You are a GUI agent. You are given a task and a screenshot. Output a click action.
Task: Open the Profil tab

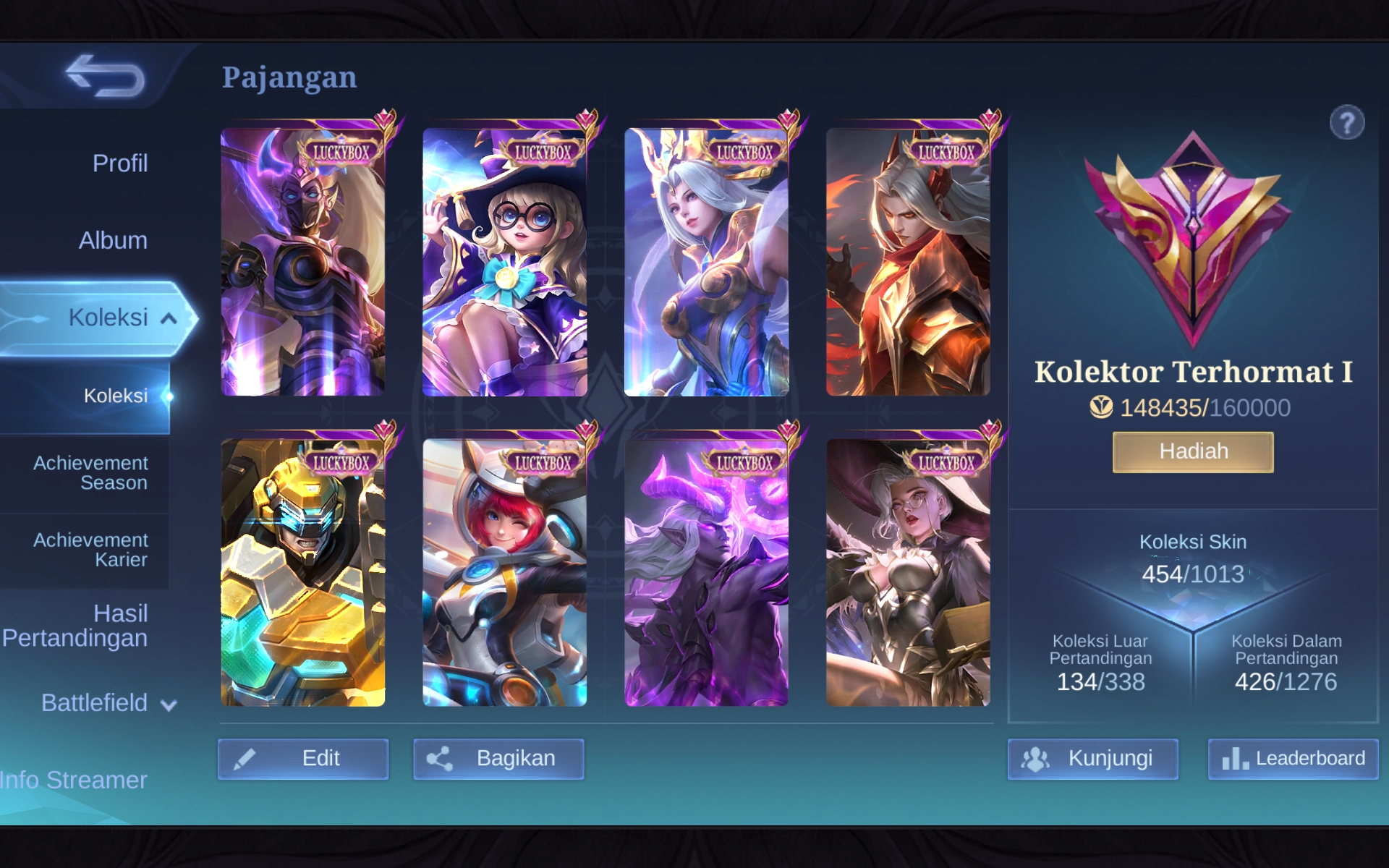point(119,163)
